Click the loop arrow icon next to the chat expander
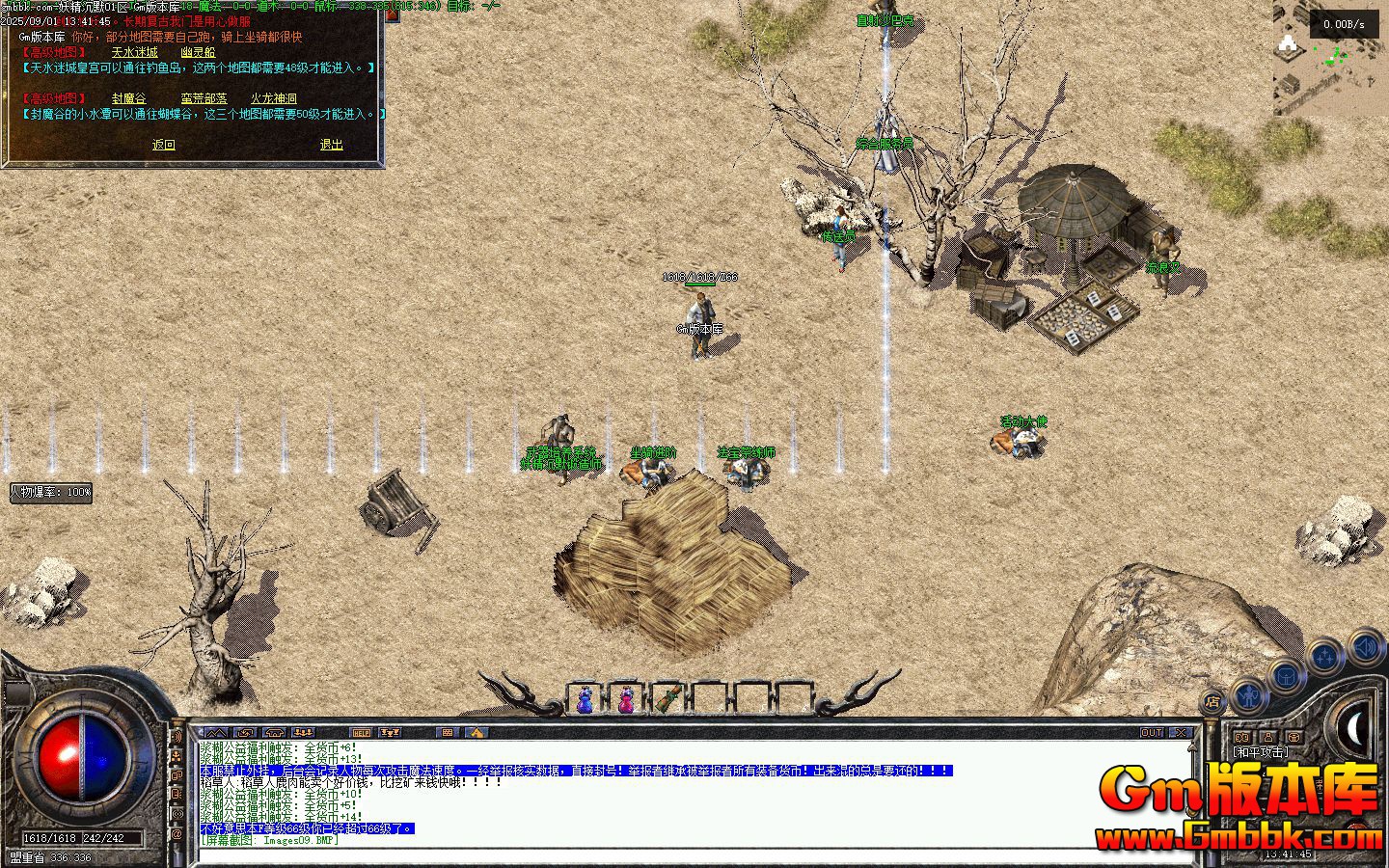 coord(246,732)
